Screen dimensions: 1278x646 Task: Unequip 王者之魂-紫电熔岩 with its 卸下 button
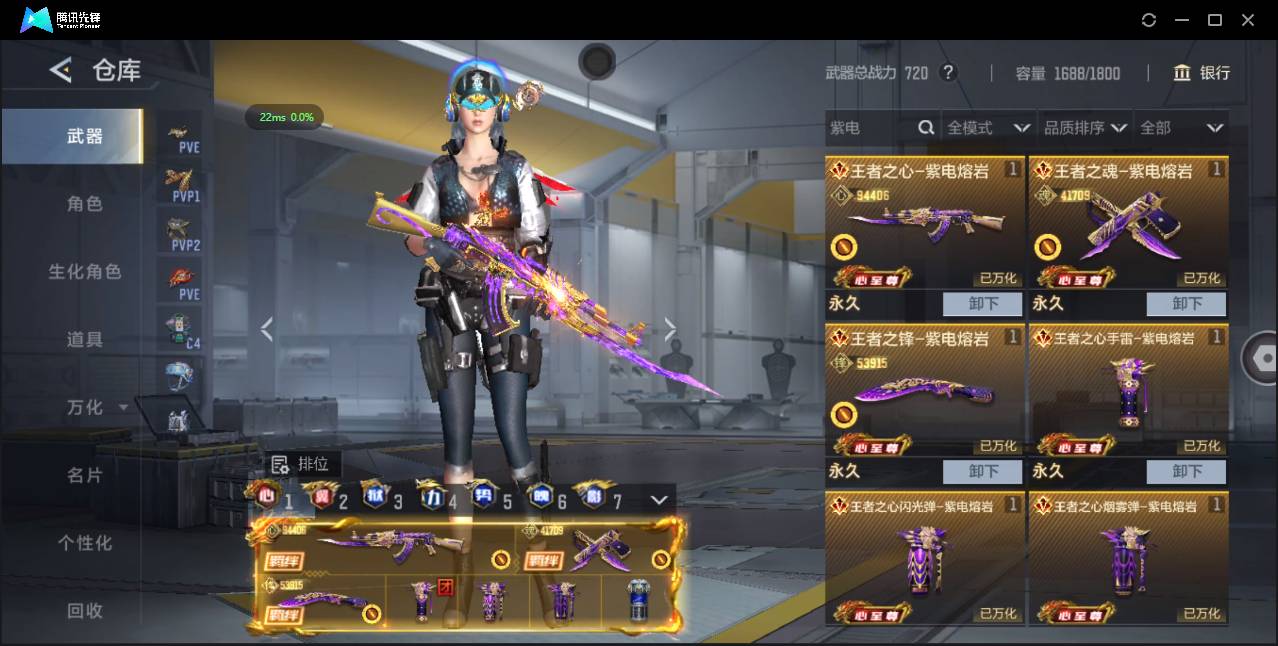click(x=1186, y=304)
